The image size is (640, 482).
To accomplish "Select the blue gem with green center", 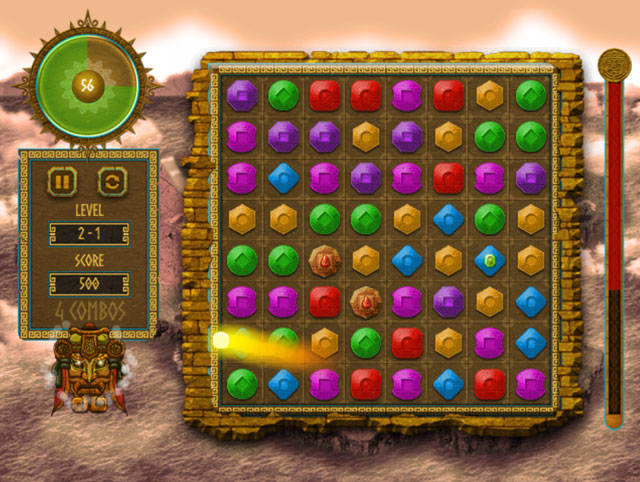I will [489, 260].
